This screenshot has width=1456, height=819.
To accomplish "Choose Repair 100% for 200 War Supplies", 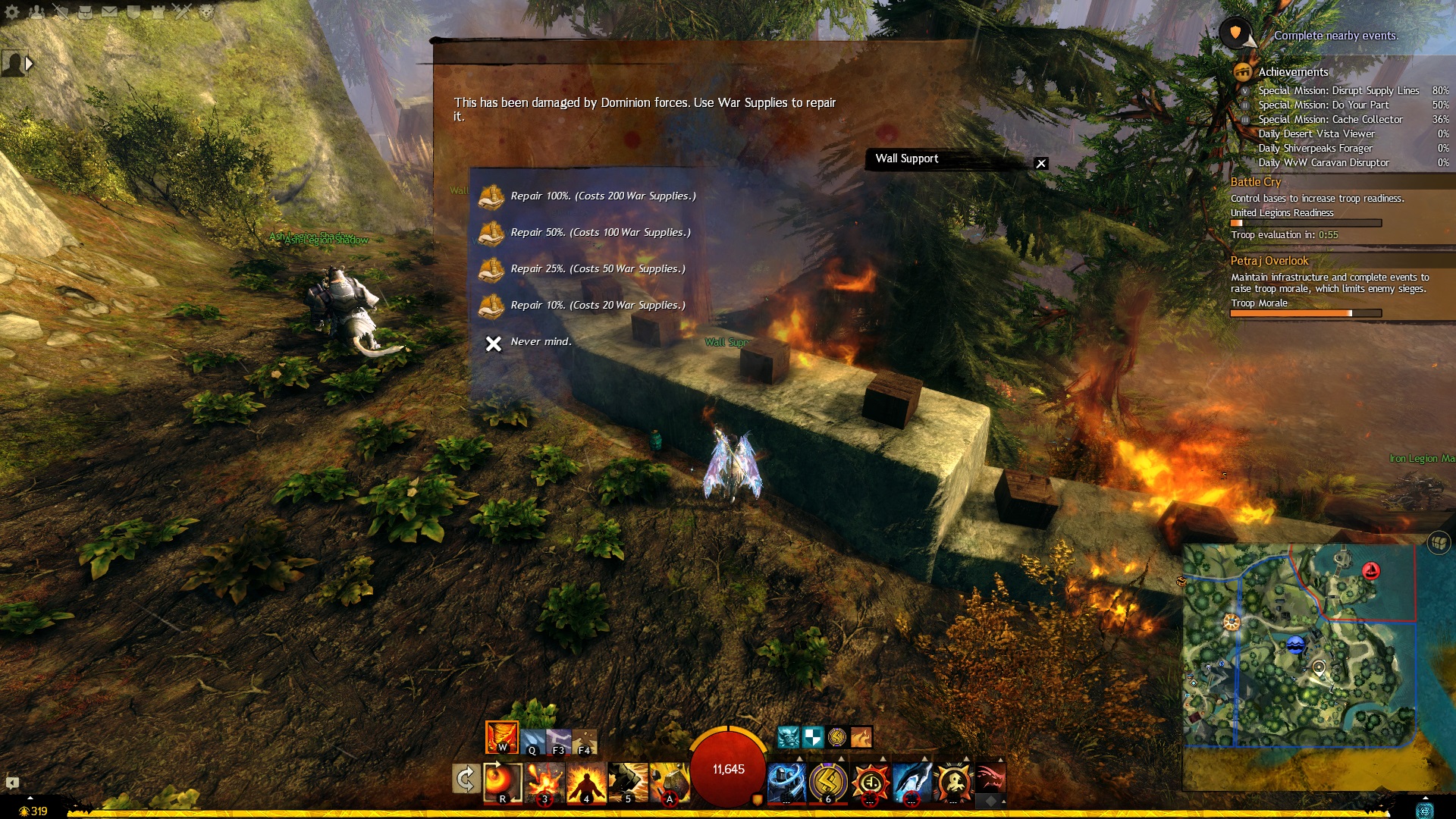I will coord(602,196).
